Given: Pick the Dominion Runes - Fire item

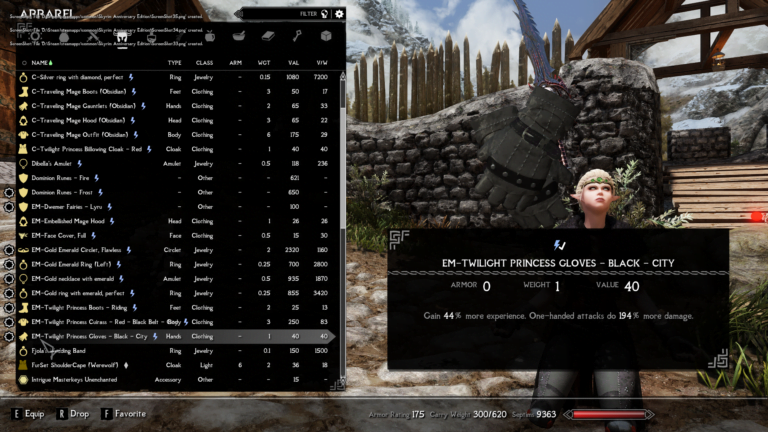Looking at the screenshot, I should [66, 178].
